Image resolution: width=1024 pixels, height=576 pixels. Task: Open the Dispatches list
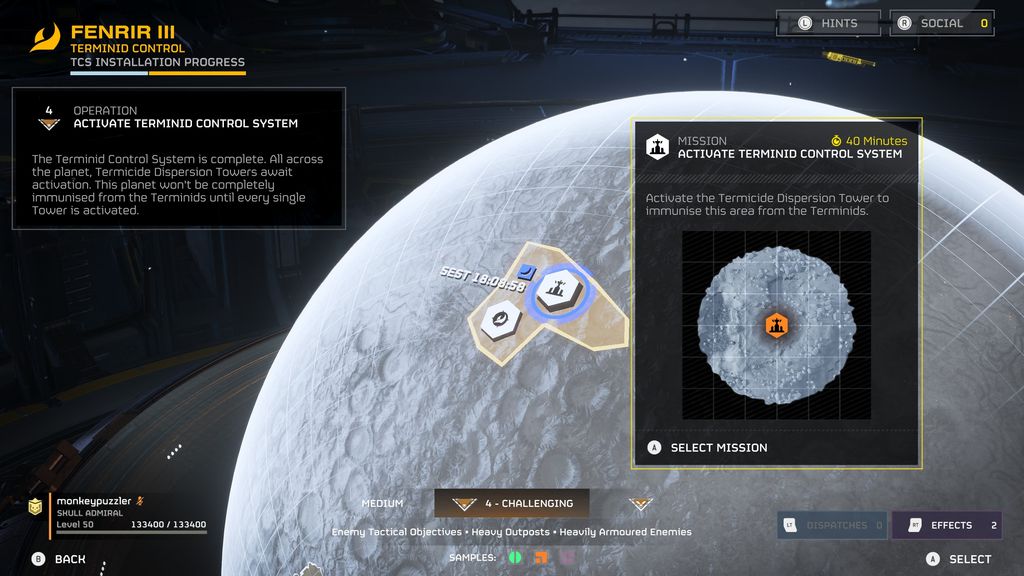tap(832, 525)
